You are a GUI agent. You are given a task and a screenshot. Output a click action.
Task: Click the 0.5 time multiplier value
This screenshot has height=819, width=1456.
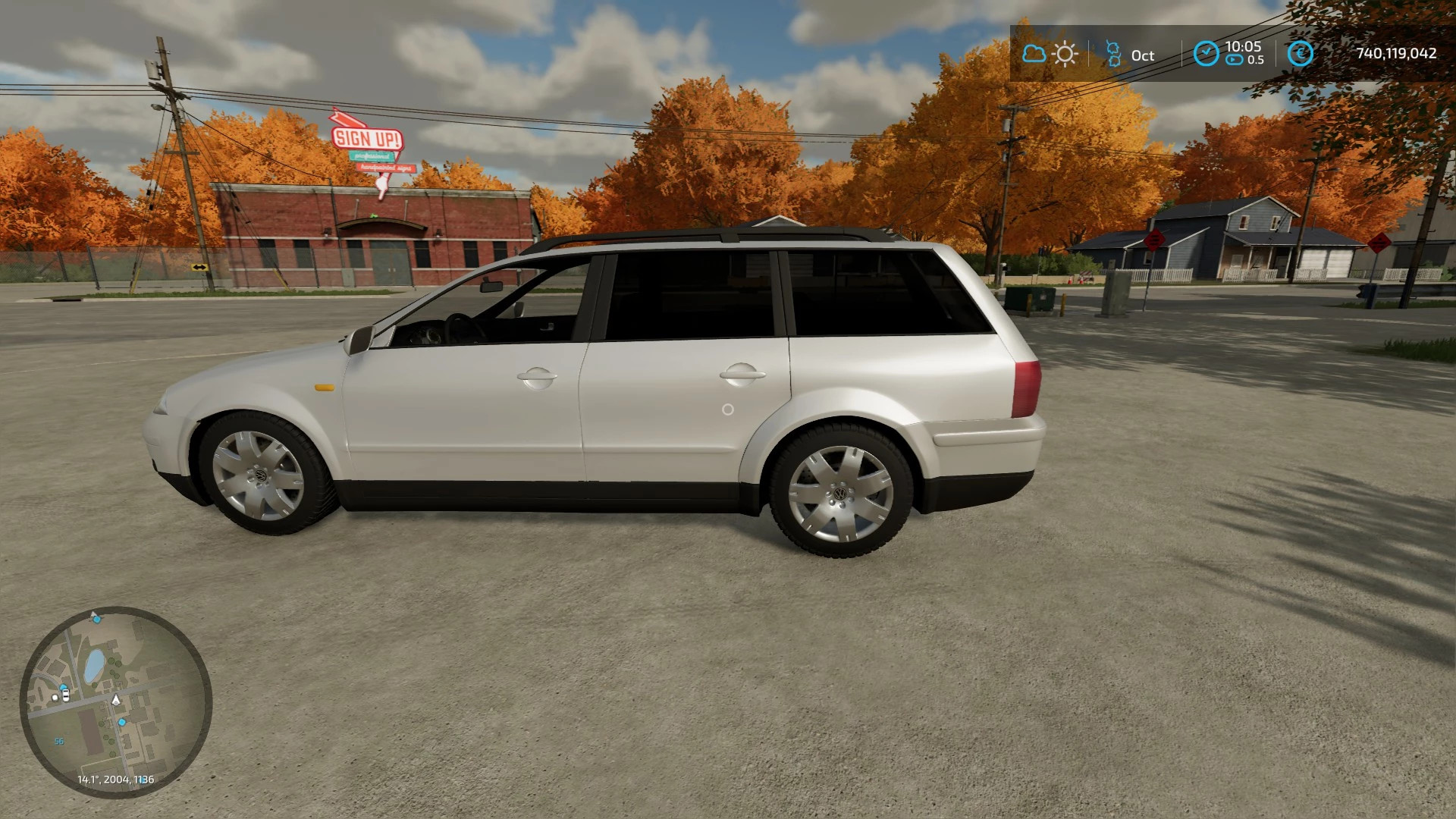1255,60
